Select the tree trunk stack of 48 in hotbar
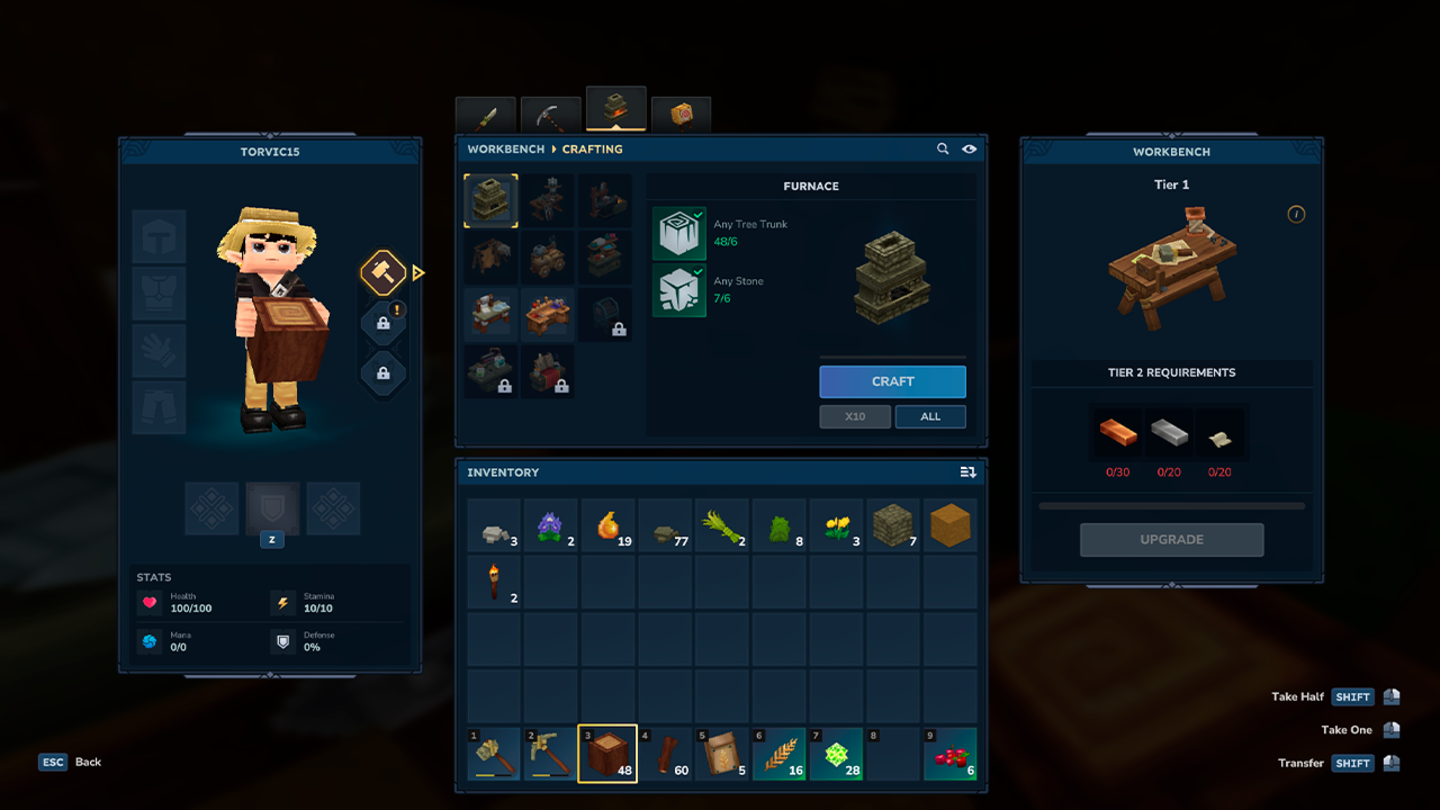 tap(608, 754)
